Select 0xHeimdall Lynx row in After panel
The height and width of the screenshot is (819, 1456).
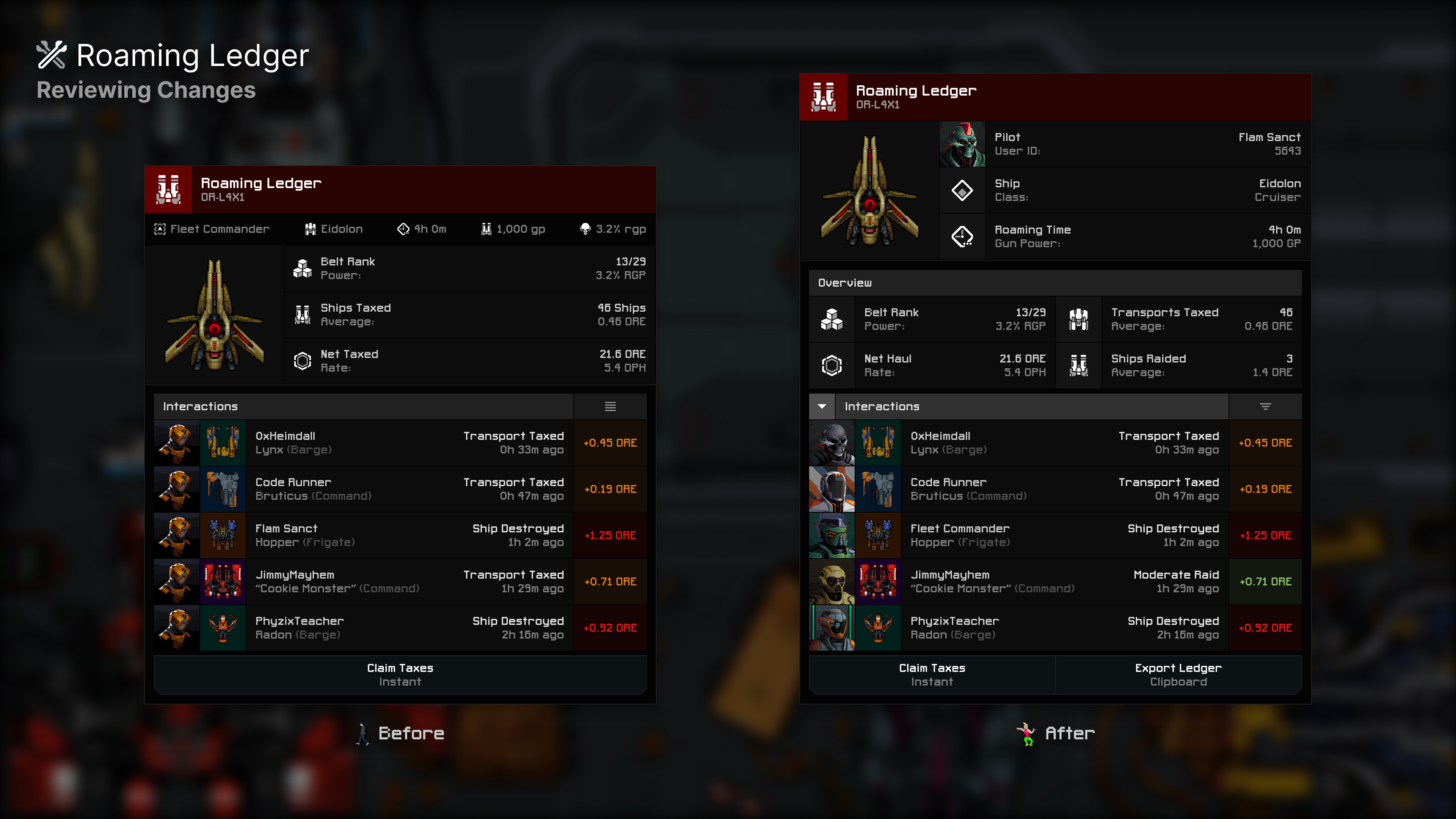tap(1055, 442)
